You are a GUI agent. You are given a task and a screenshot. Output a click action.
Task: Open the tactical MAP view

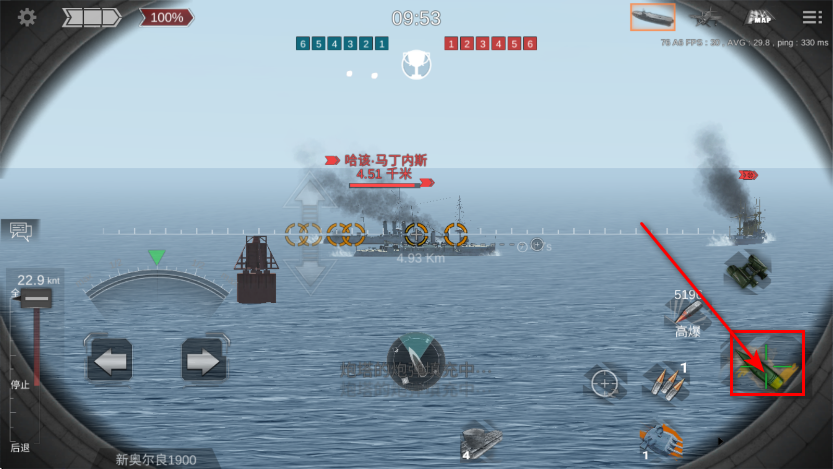click(x=759, y=17)
